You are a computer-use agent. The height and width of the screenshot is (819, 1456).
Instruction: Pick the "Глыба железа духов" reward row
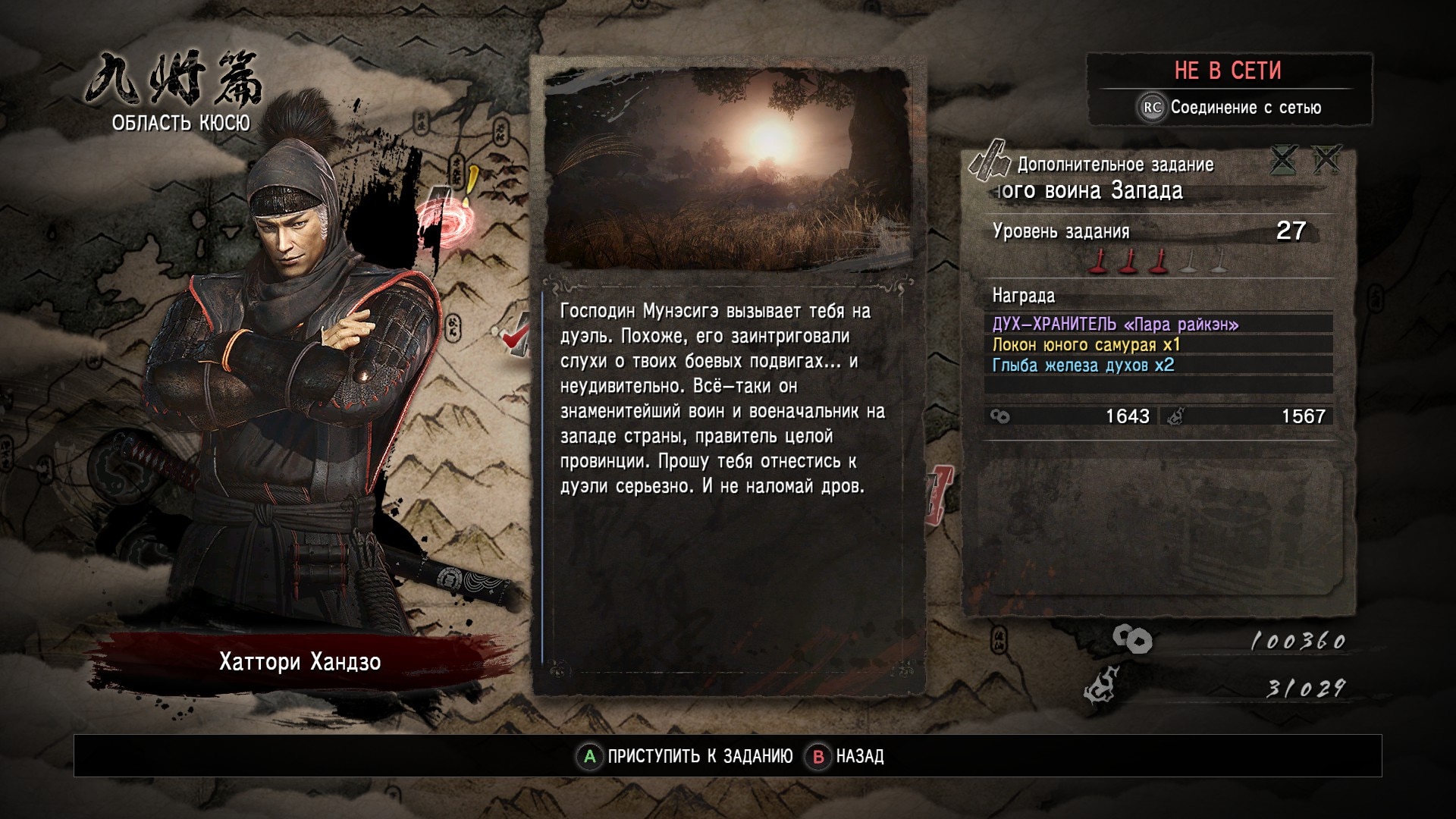tap(1158, 366)
